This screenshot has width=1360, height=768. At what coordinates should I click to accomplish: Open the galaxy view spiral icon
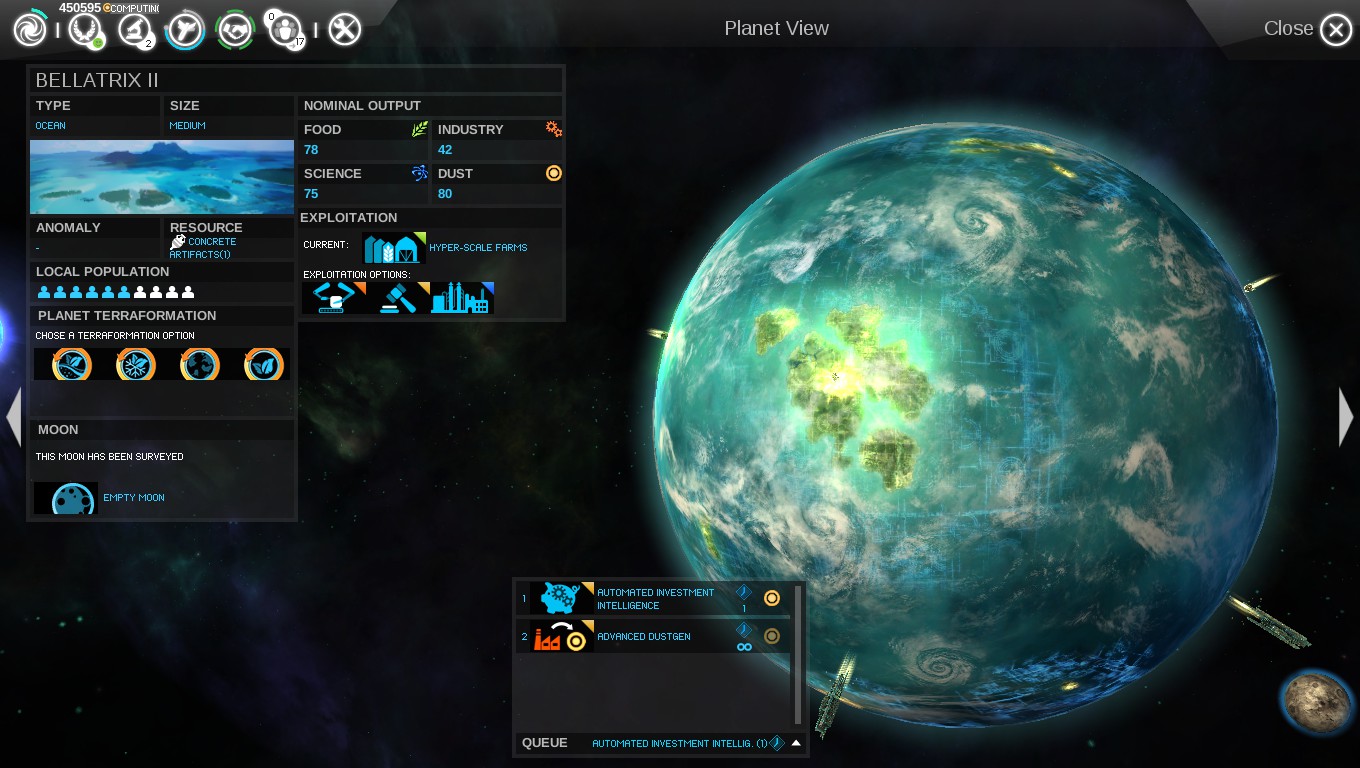pos(30,30)
